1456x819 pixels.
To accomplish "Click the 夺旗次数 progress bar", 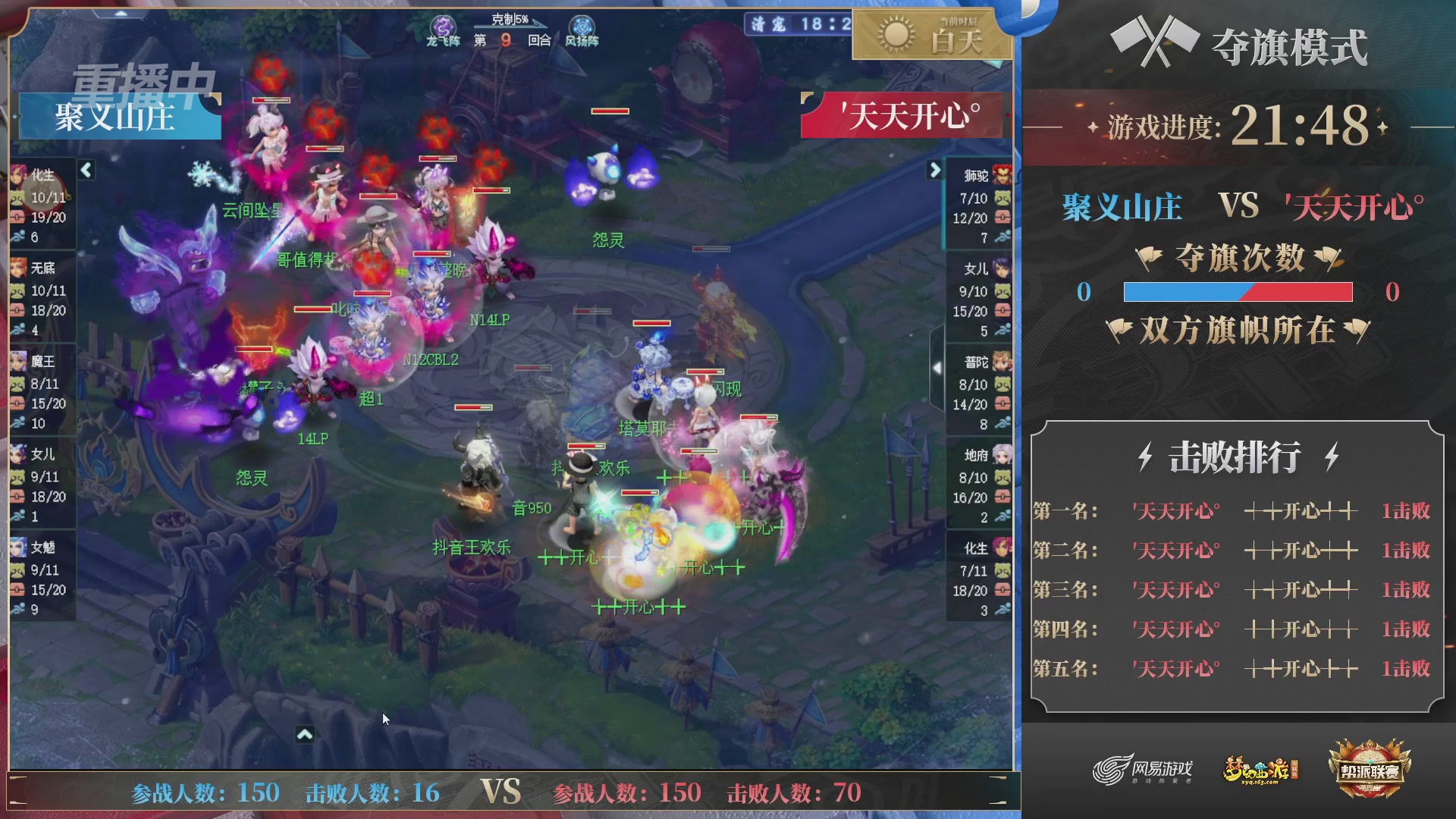I will 1238,291.
